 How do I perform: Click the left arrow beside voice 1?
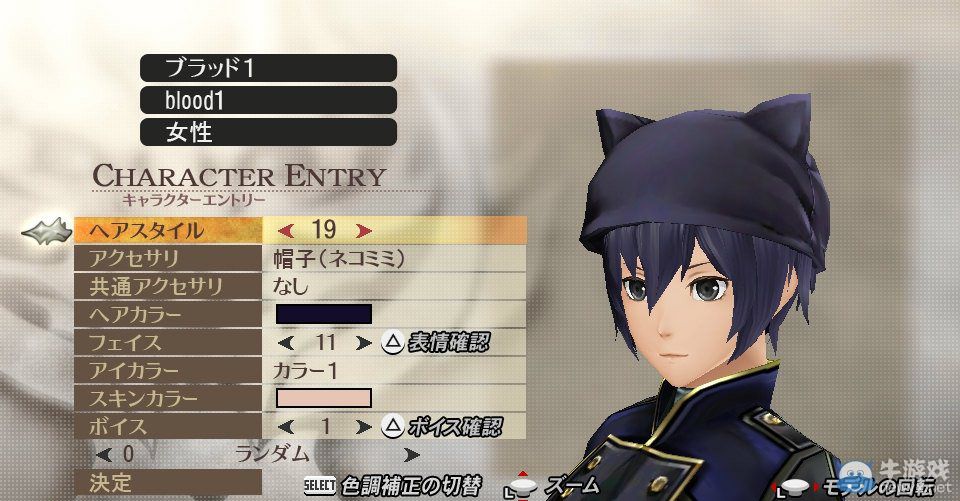pos(286,427)
